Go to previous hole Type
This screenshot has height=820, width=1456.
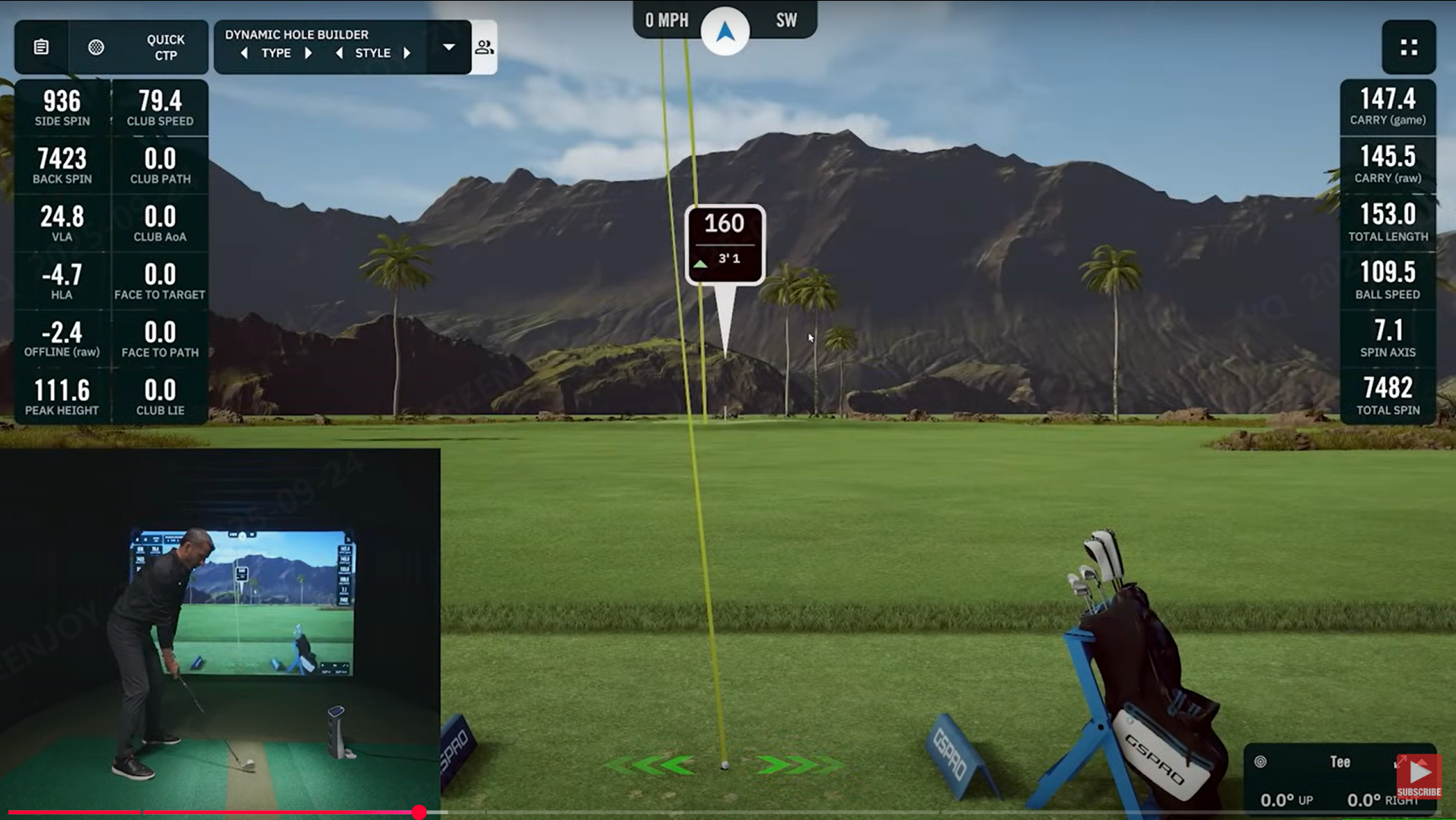coord(244,53)
